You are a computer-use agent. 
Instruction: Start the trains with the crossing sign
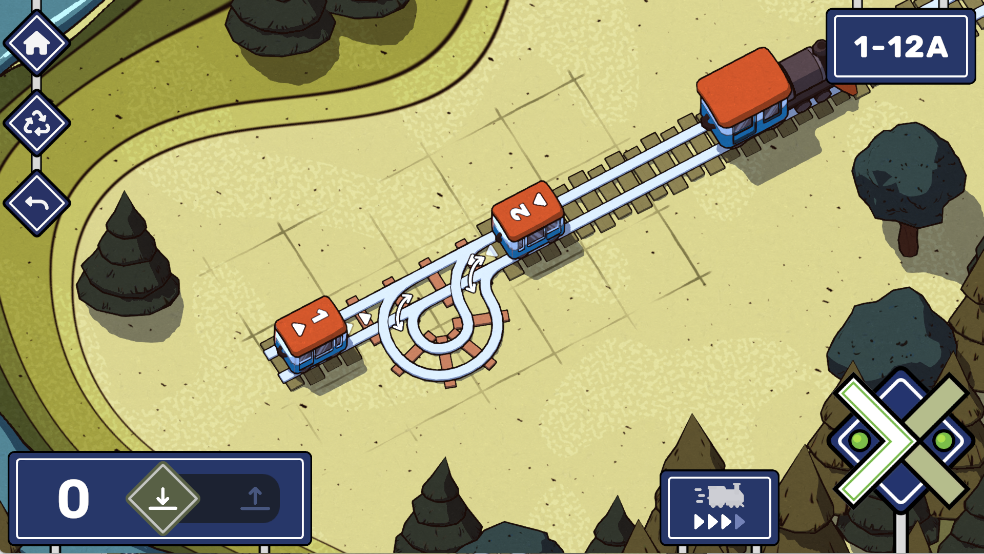click(901, 442)
